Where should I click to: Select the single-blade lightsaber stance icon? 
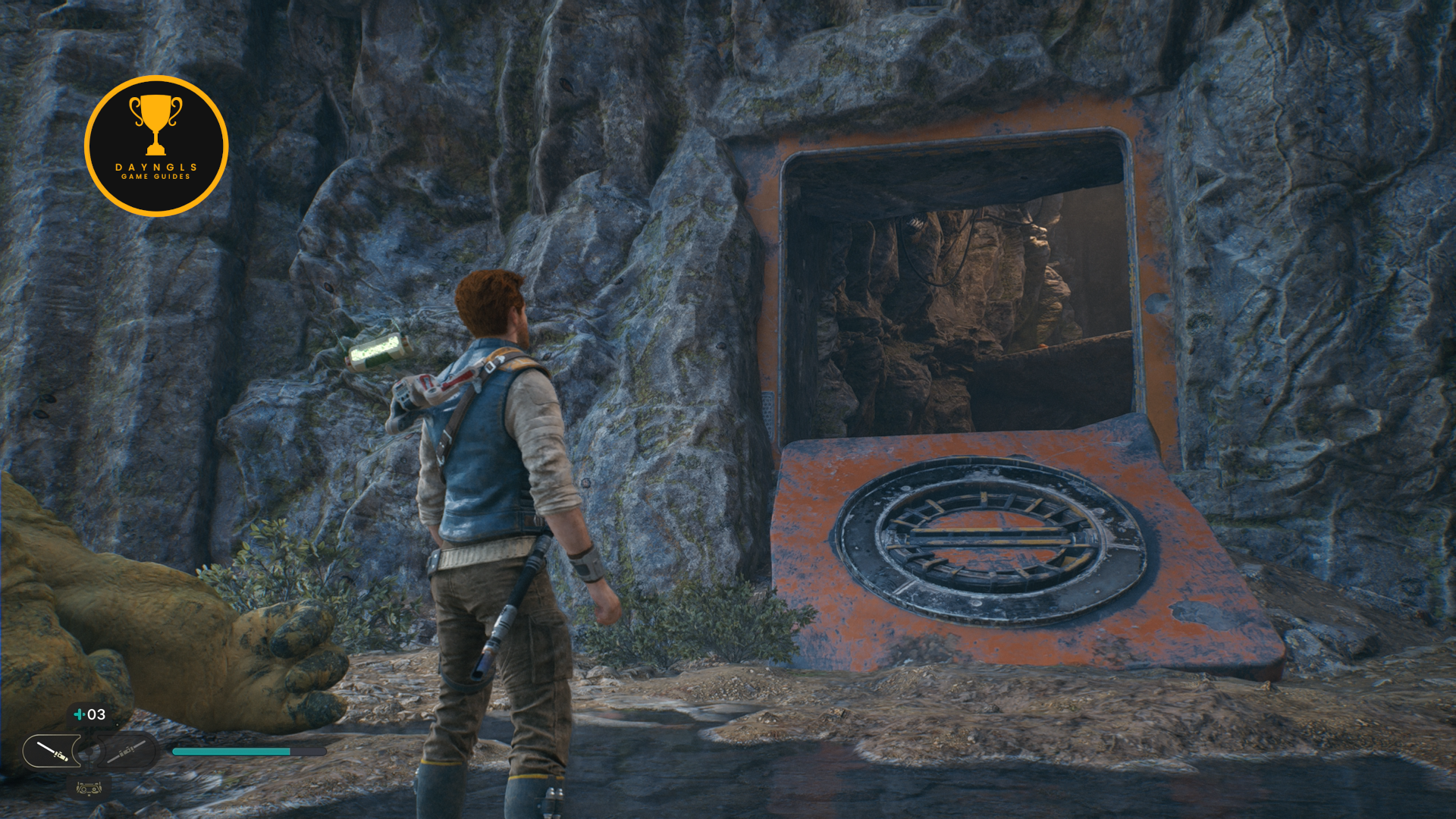point(52,752)
